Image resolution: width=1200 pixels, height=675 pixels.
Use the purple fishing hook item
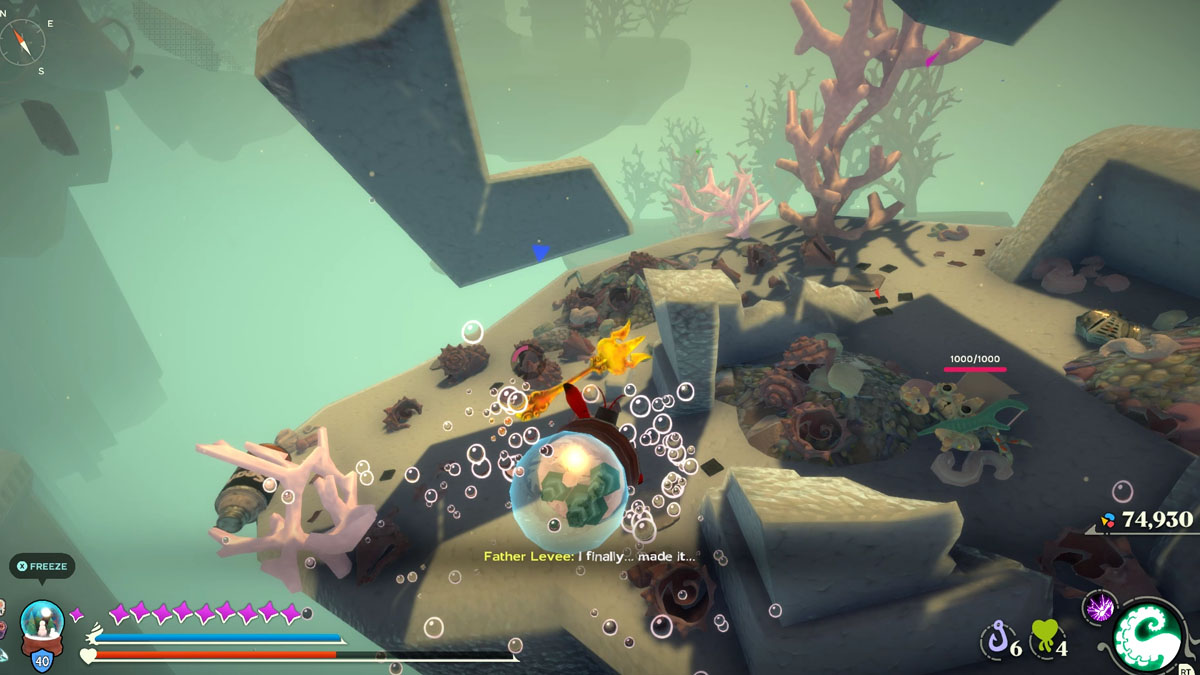click(x=996, y=638)
